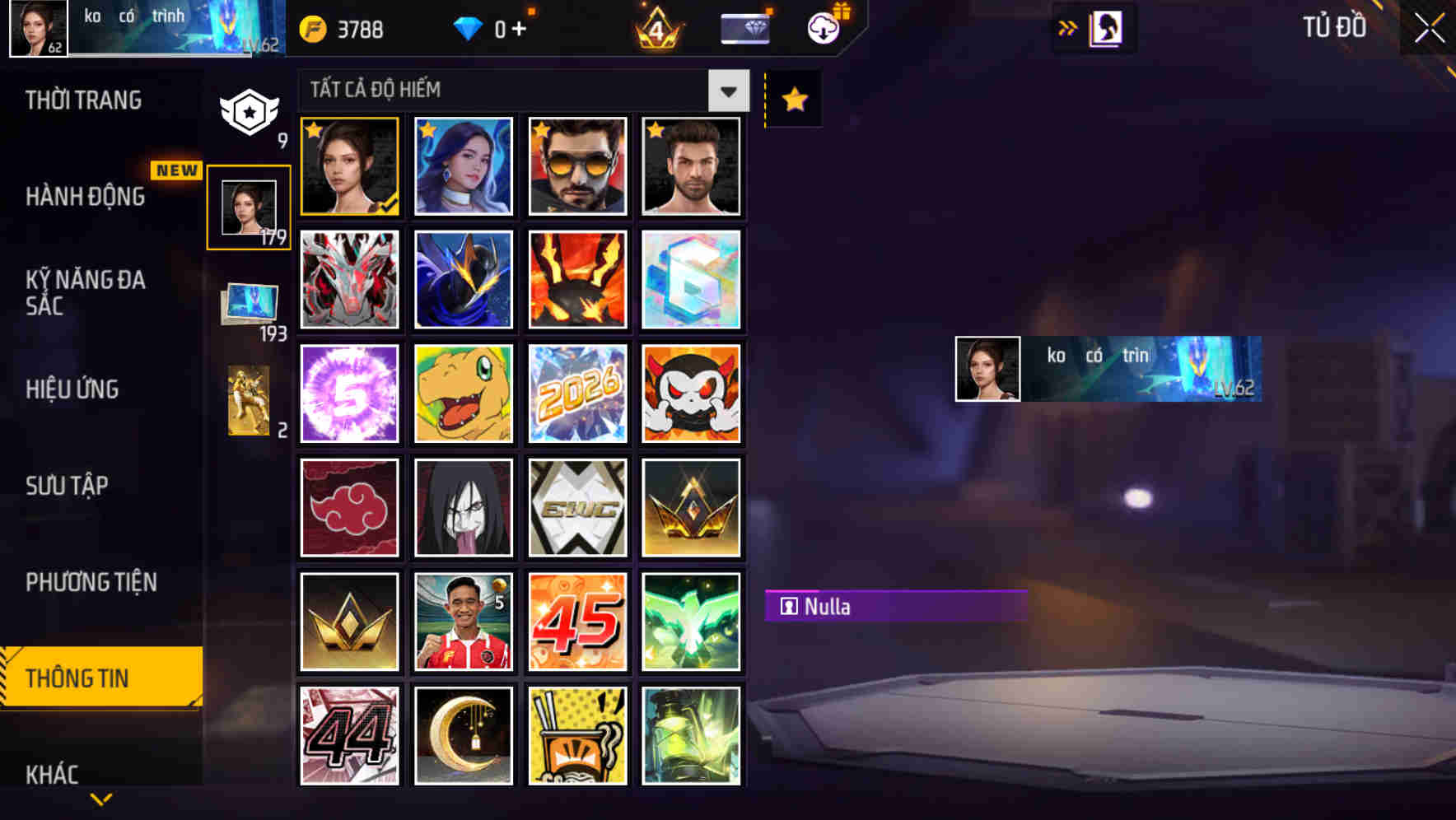The height and width of the screenshot is (820, 1456).
Task: Open the membership card icon in top bar
Action: tap(744, 27)
